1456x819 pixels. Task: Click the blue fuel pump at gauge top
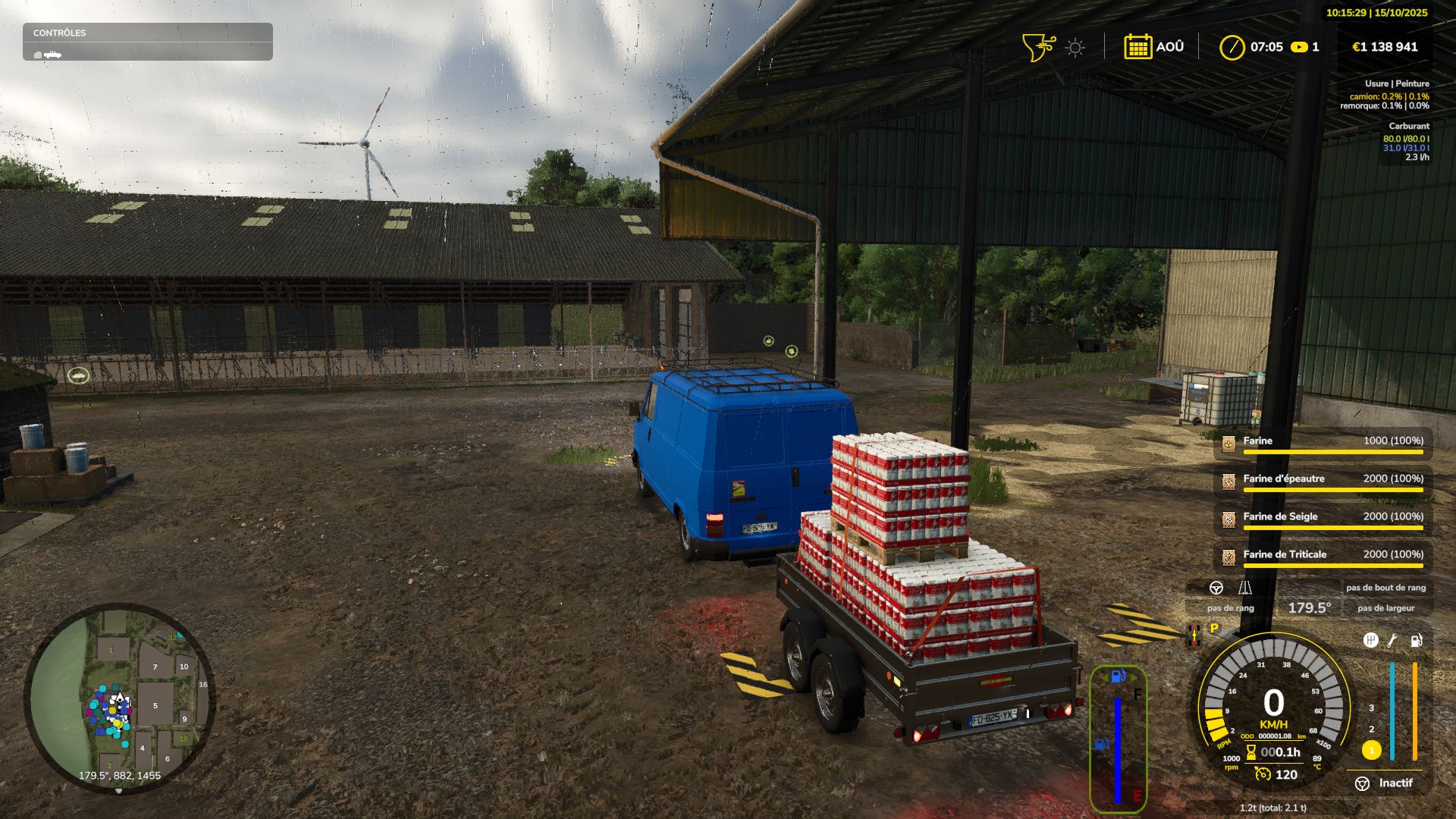[x=1118, y=676]
